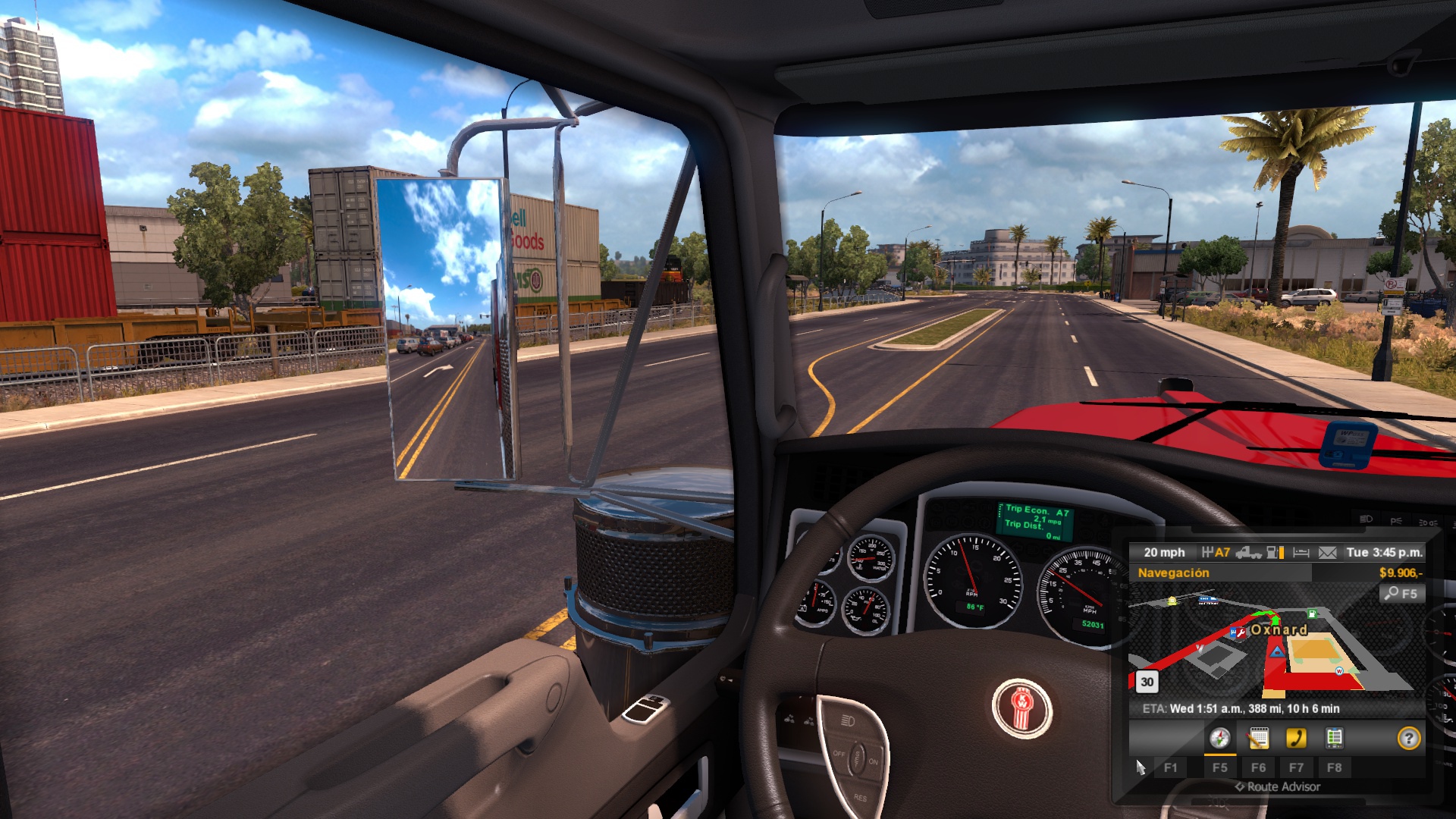
Task: Switch to the job calendar notepad tab
Action: point(1258,738)
